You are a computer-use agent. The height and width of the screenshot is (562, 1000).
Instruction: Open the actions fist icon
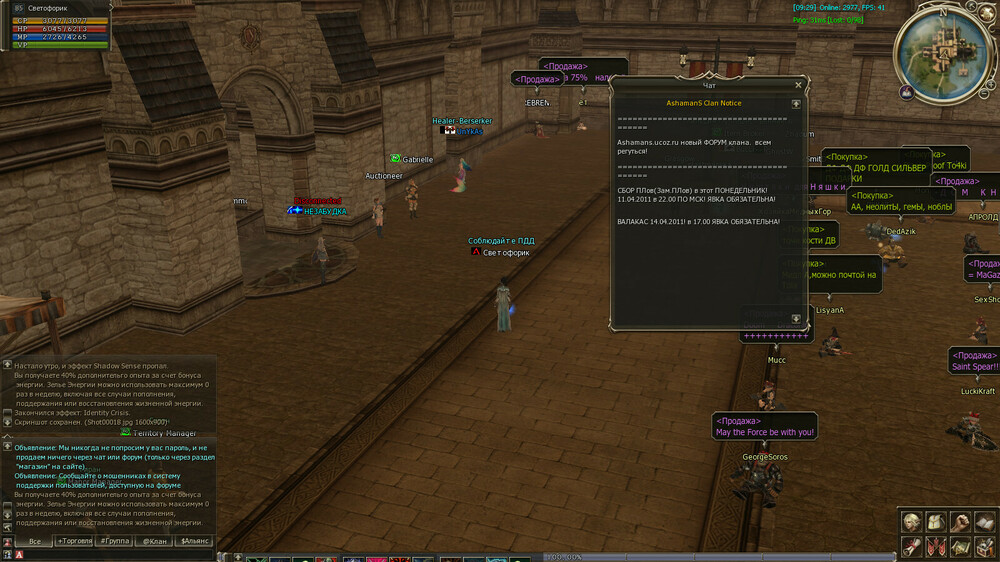(959, 522)
